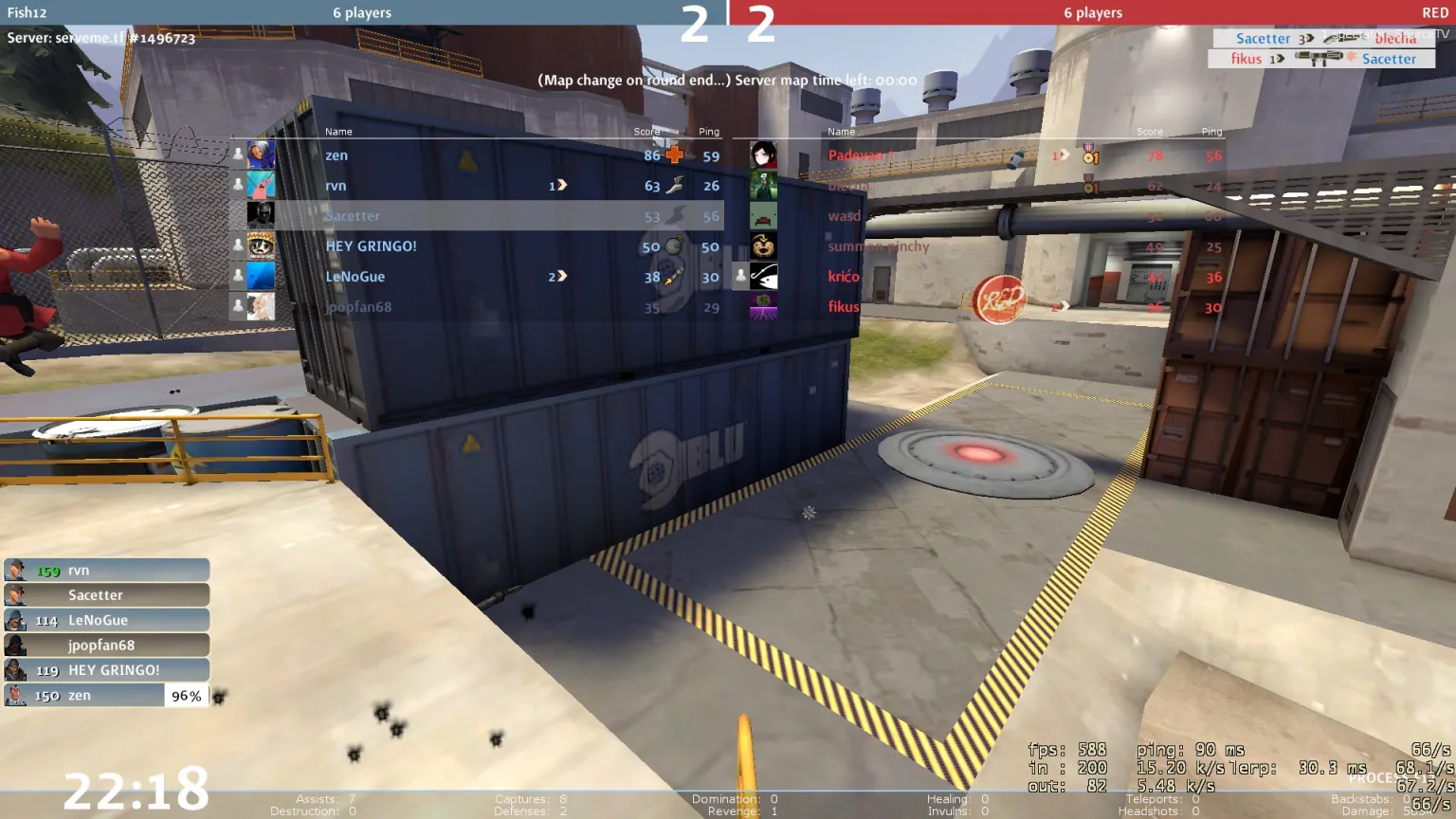
Task: Spectate zen, the medic at 96% charge
Action: coord(106,695)
